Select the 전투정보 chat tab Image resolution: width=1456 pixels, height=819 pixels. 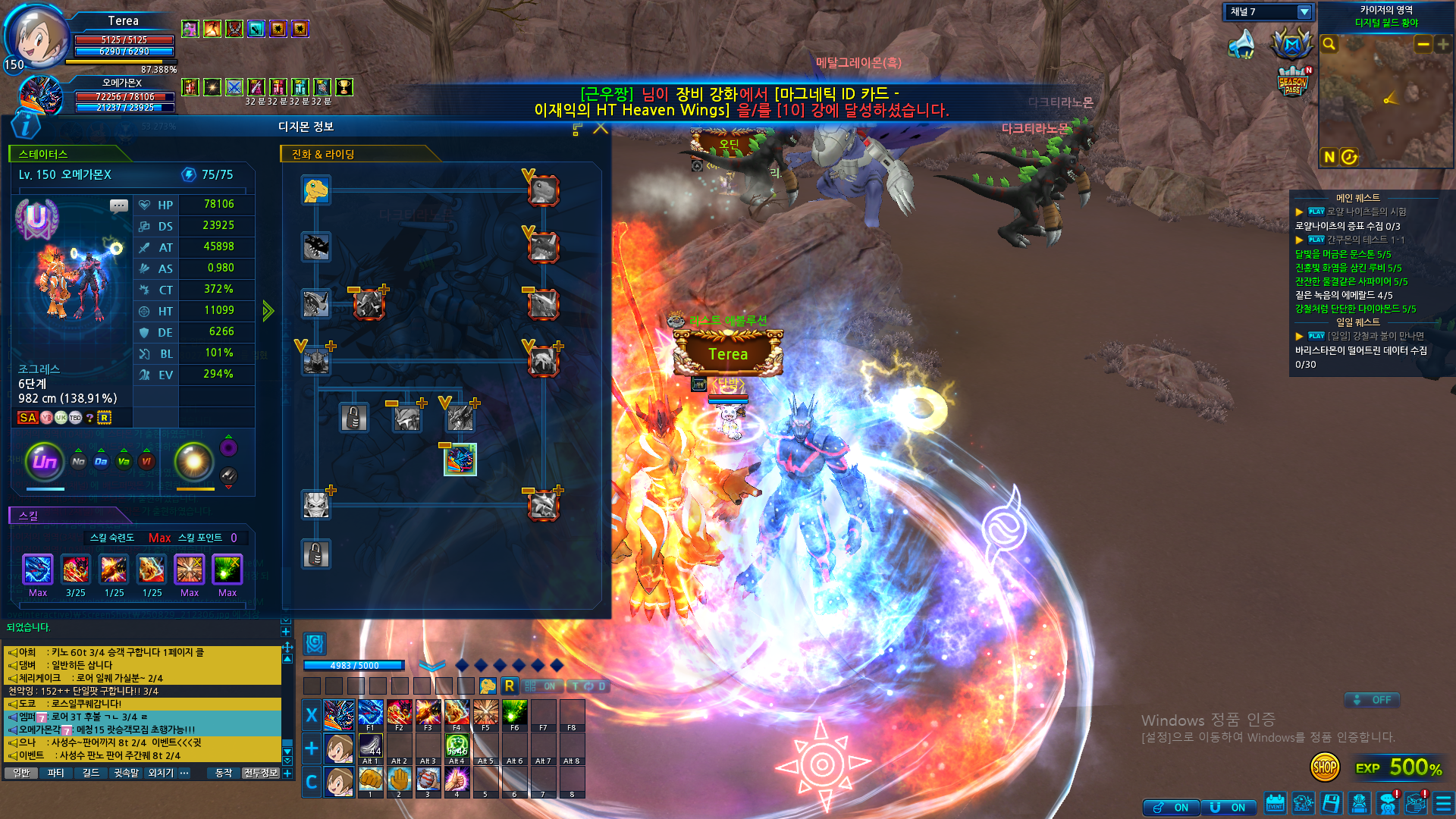pyautogui.click(x=261, y=773)
